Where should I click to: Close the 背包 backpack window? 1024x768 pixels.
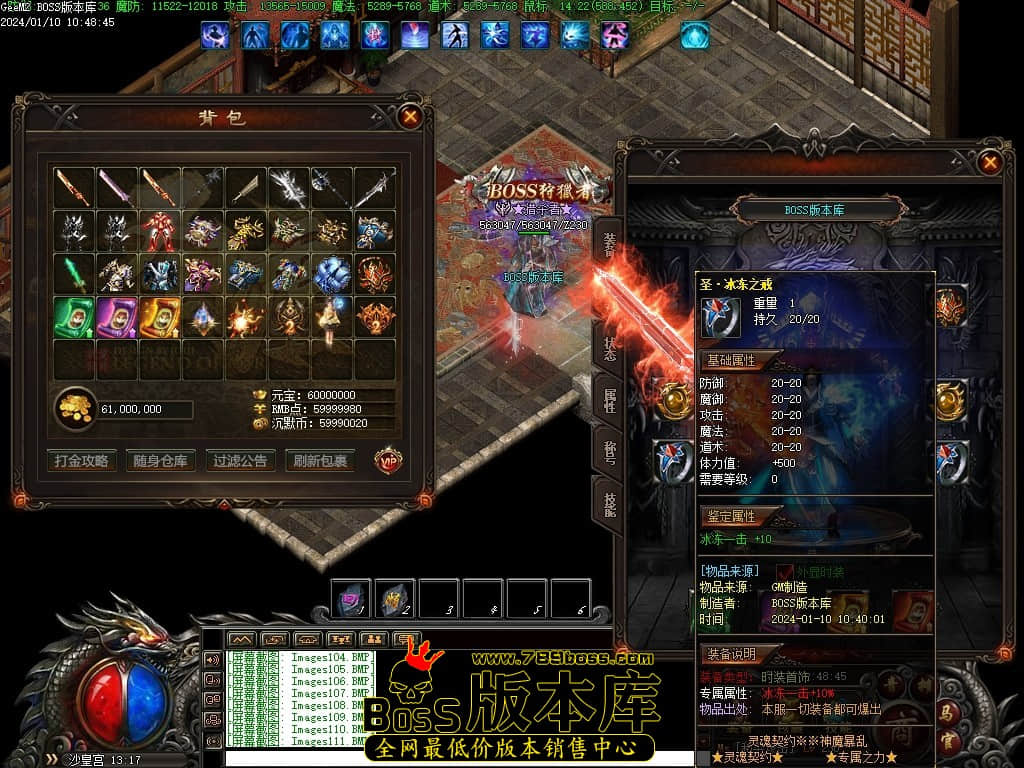pos(410,116)
